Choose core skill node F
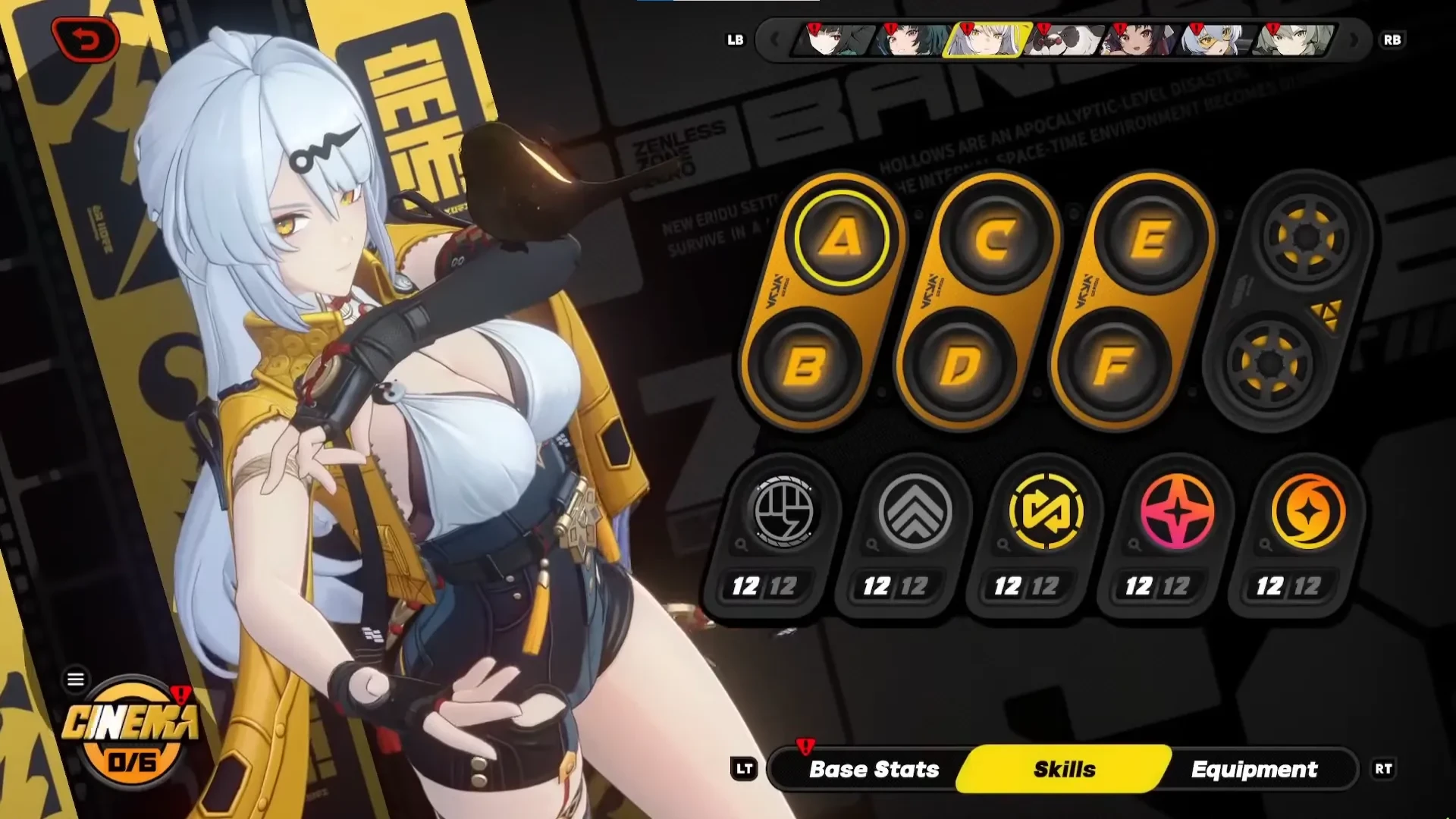Image resolution: width=1456 pixels, height=819 pixels. pos(1113,366)
